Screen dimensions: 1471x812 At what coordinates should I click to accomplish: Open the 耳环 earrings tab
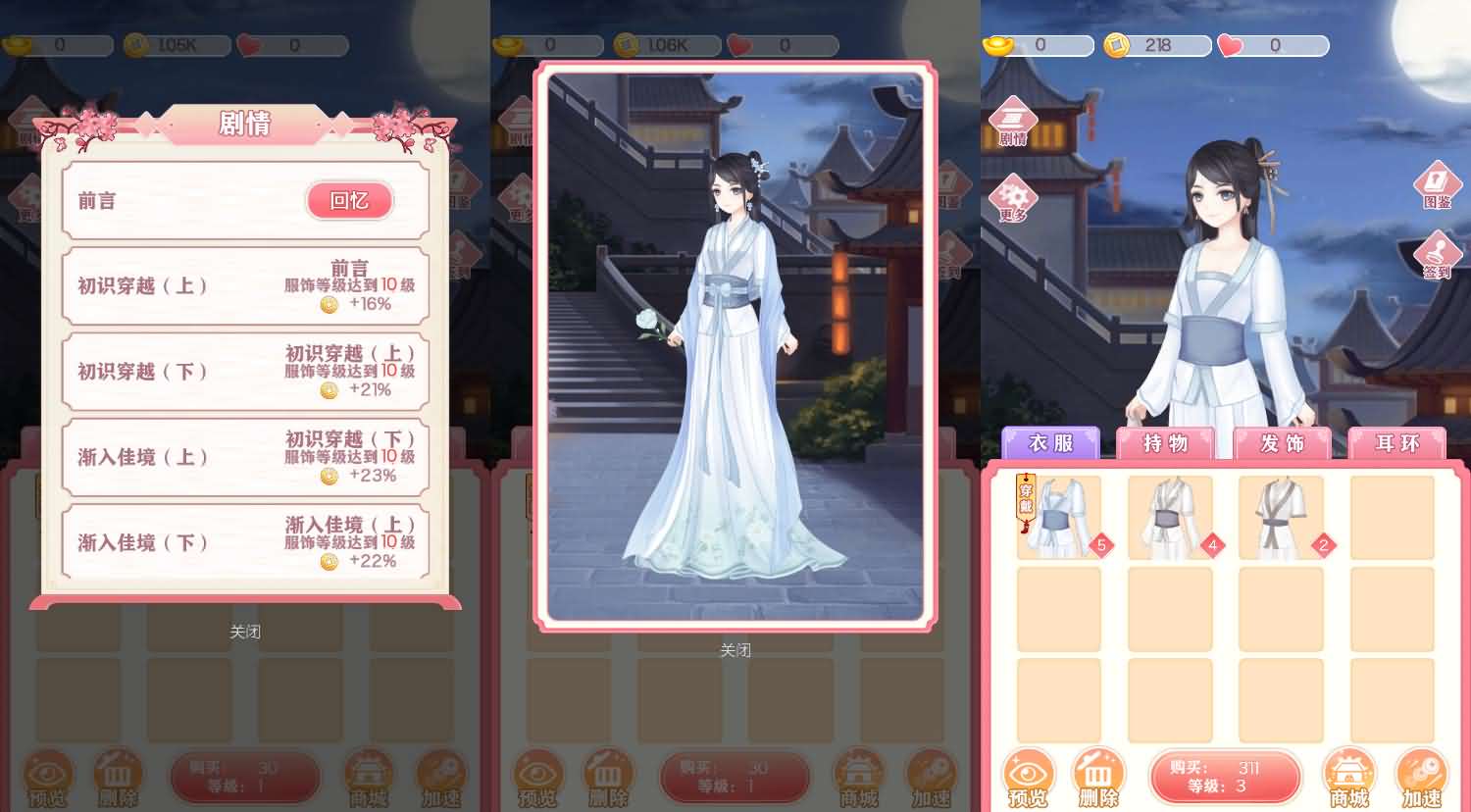(x=1396, y=443)
